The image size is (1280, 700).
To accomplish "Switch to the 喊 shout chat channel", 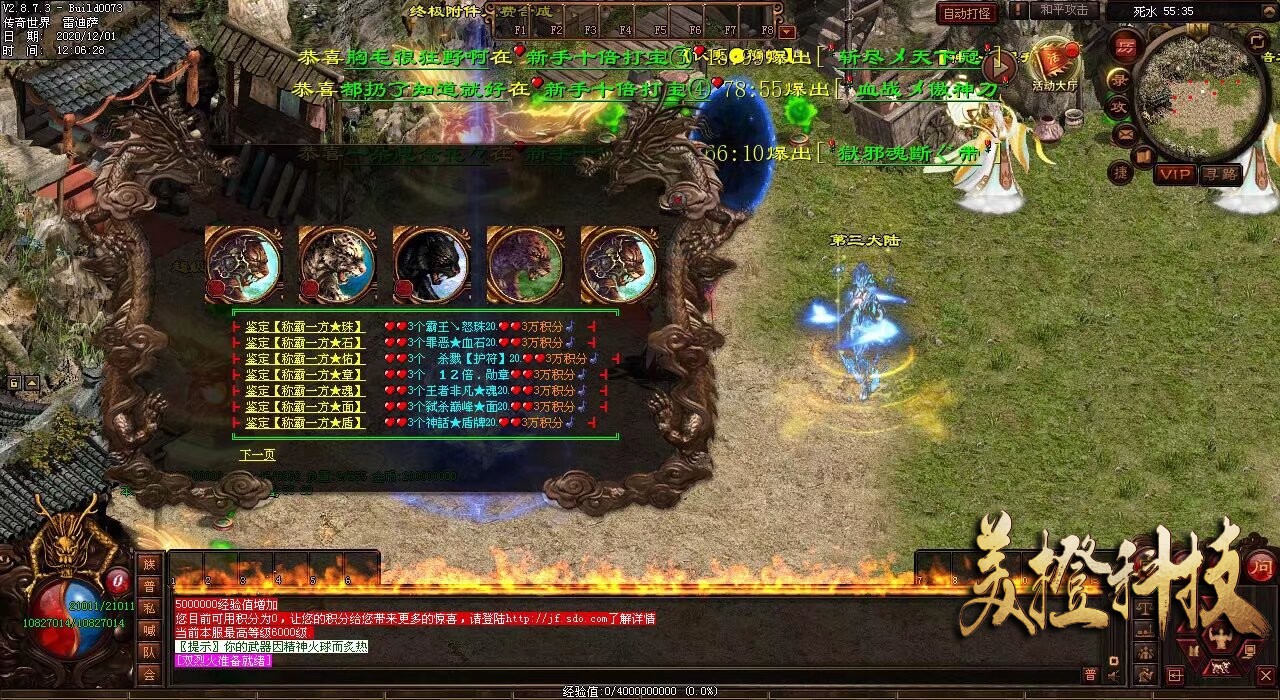I will pyautogui.click(x=149, y=630).
